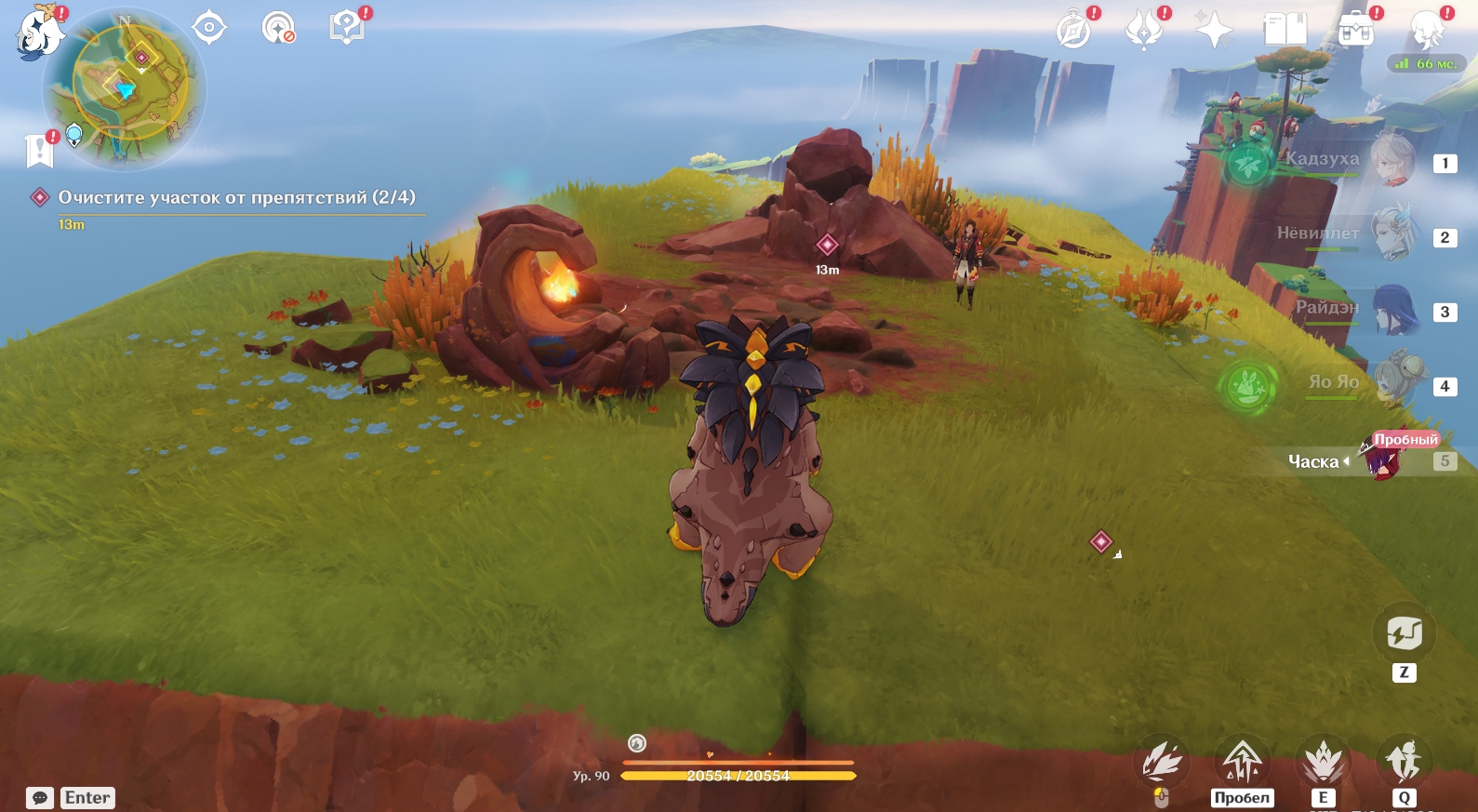The image size is (1478, 812).
Task: Activate the lightning gadget icon above Z
Action: [x=1404, y=633]
